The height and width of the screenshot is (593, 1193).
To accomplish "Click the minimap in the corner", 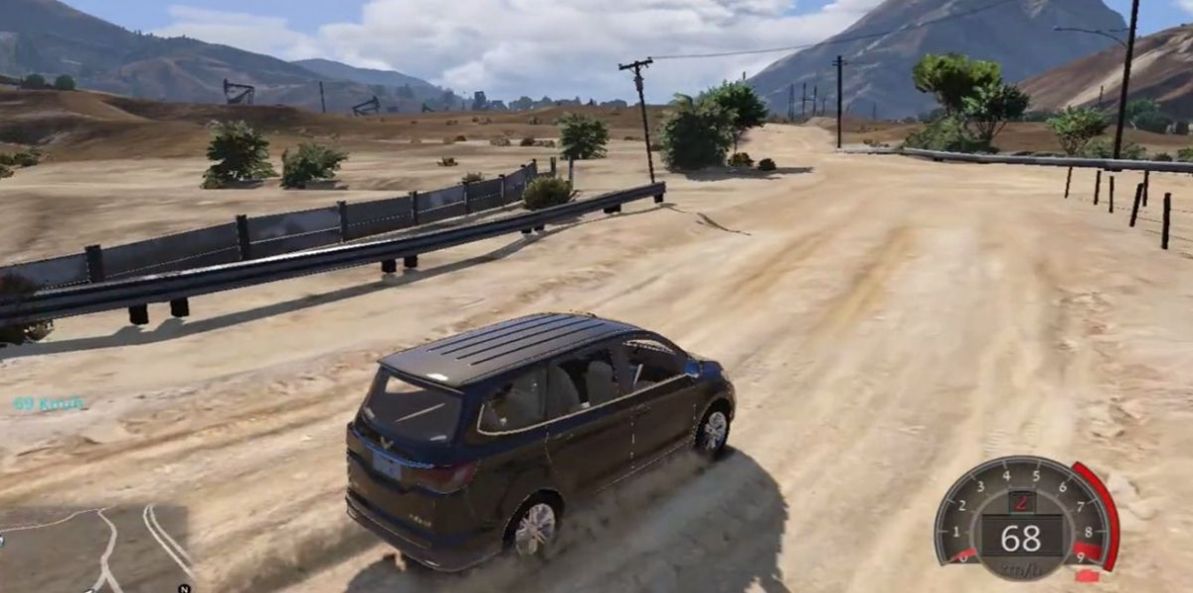I will (95, 548).
